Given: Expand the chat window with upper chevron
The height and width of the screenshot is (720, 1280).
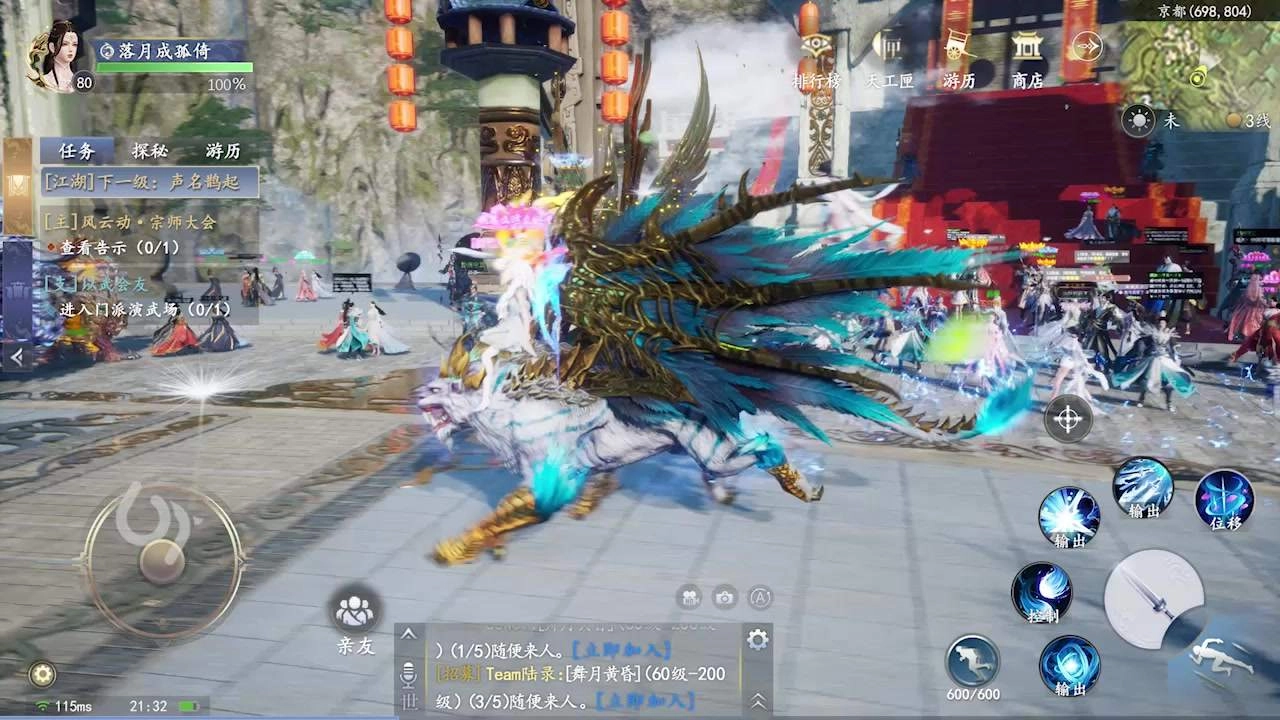Looking at the screenshot, I should 410,634.
